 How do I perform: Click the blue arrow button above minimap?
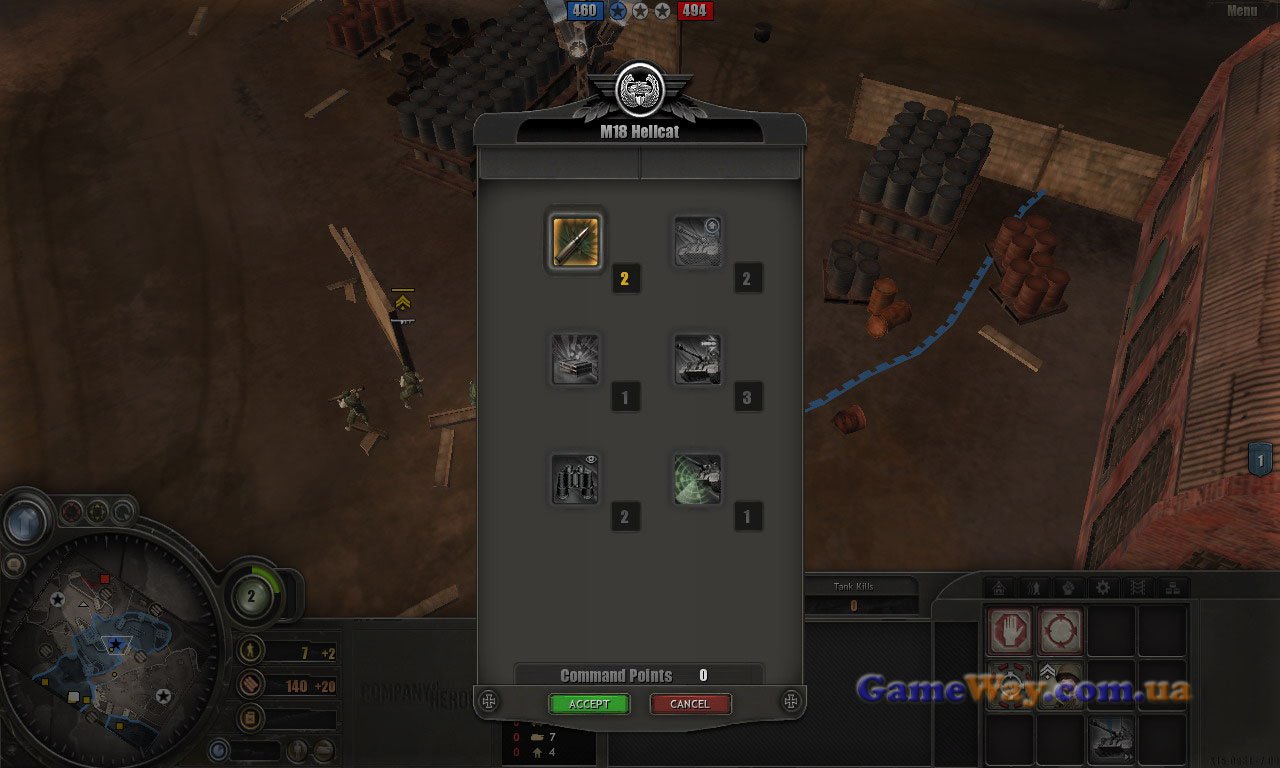tap(25, 521)
